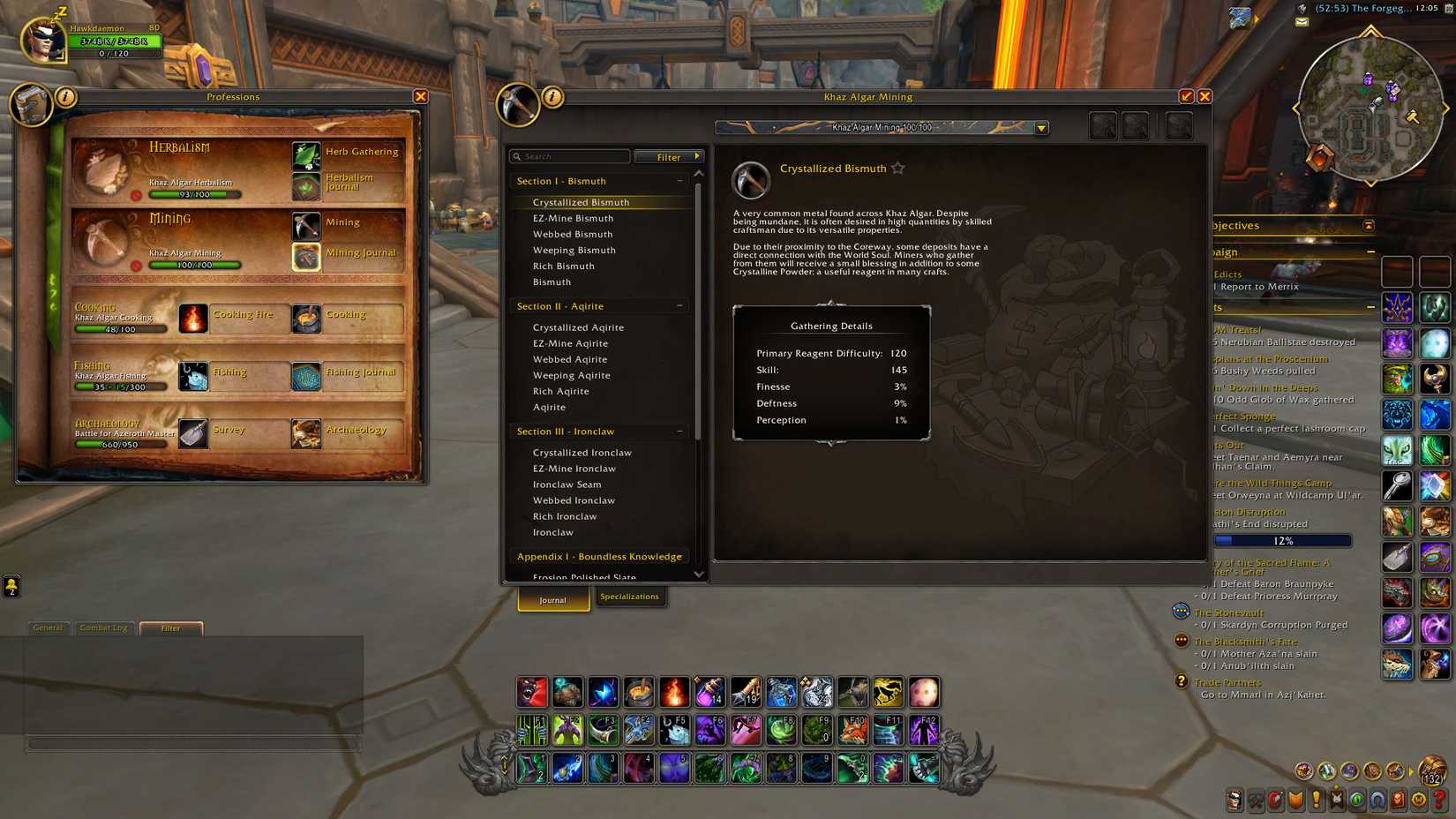This screenshot has width=1456, height=819.
Task: Click the Cooking Fire icon
Action: 192,319
